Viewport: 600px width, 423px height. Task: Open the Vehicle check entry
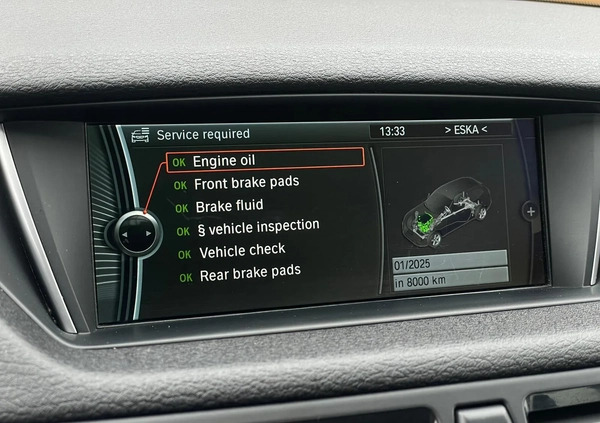point(241,250)
